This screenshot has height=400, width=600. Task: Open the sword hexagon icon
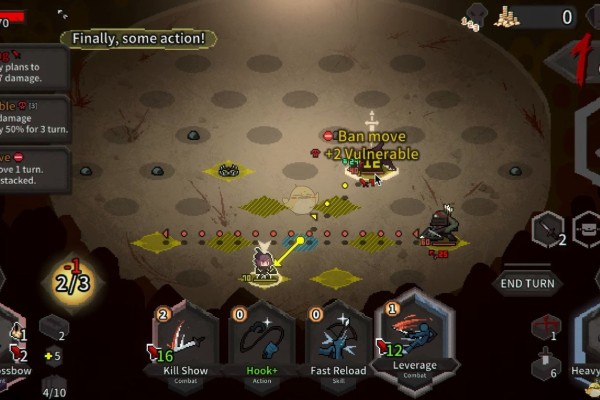(x=548, y=230)
